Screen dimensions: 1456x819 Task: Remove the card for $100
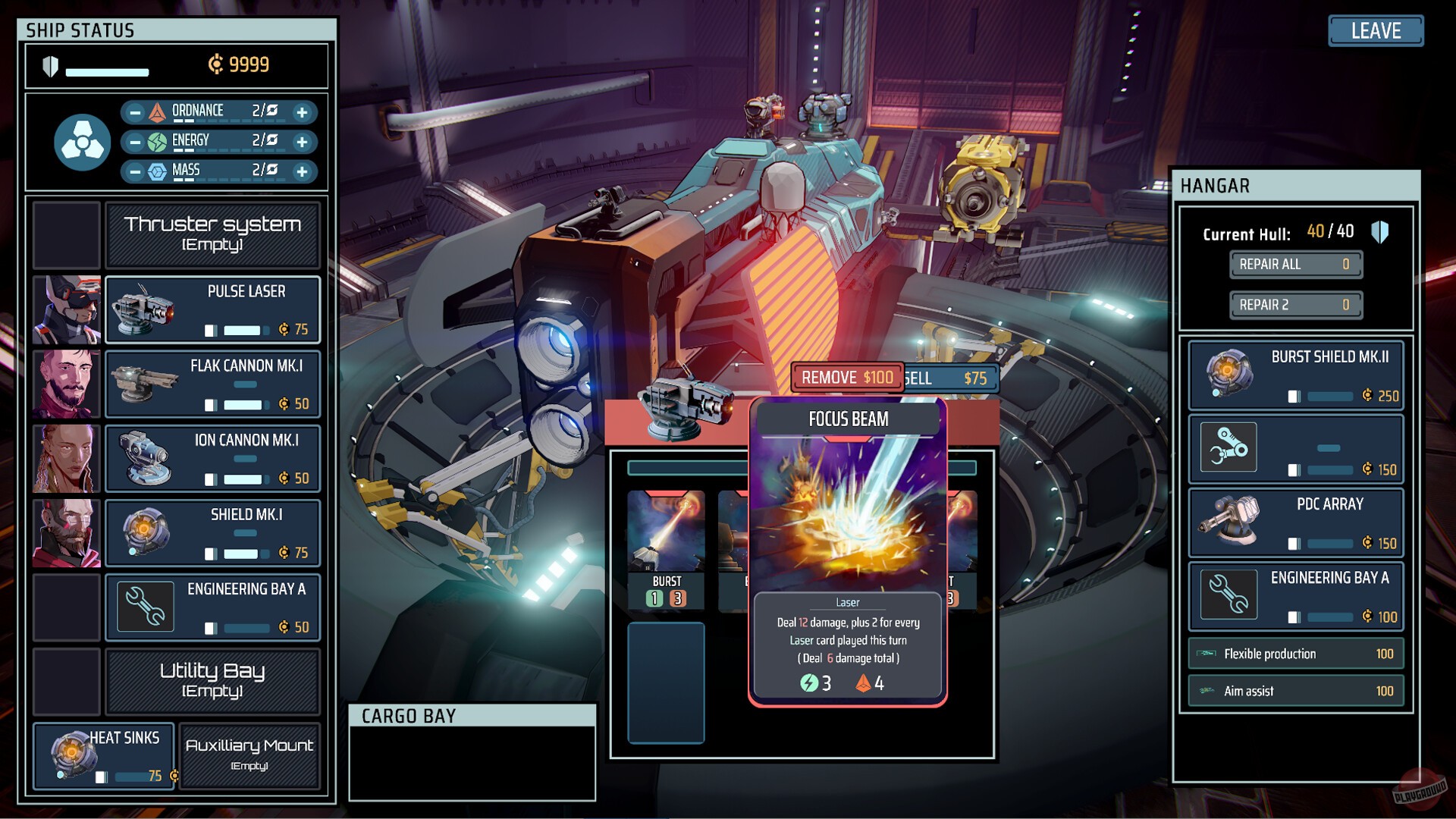[847, 378]
